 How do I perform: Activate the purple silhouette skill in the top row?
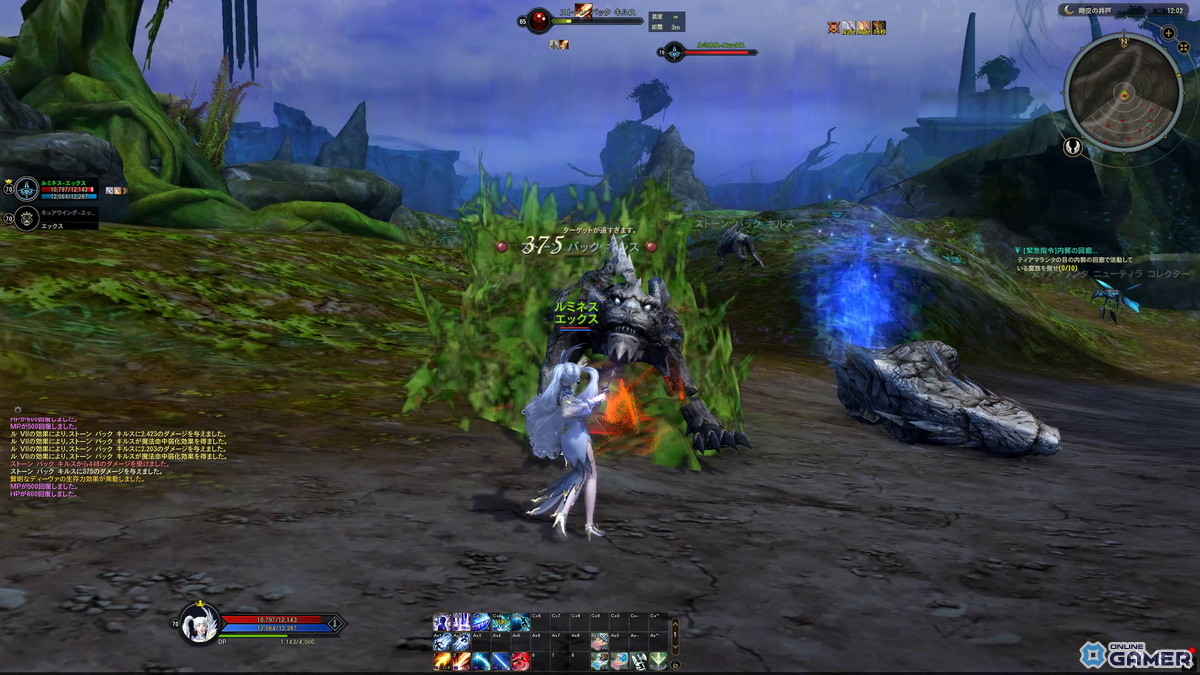pyautogui.click(x=441, y=623)
